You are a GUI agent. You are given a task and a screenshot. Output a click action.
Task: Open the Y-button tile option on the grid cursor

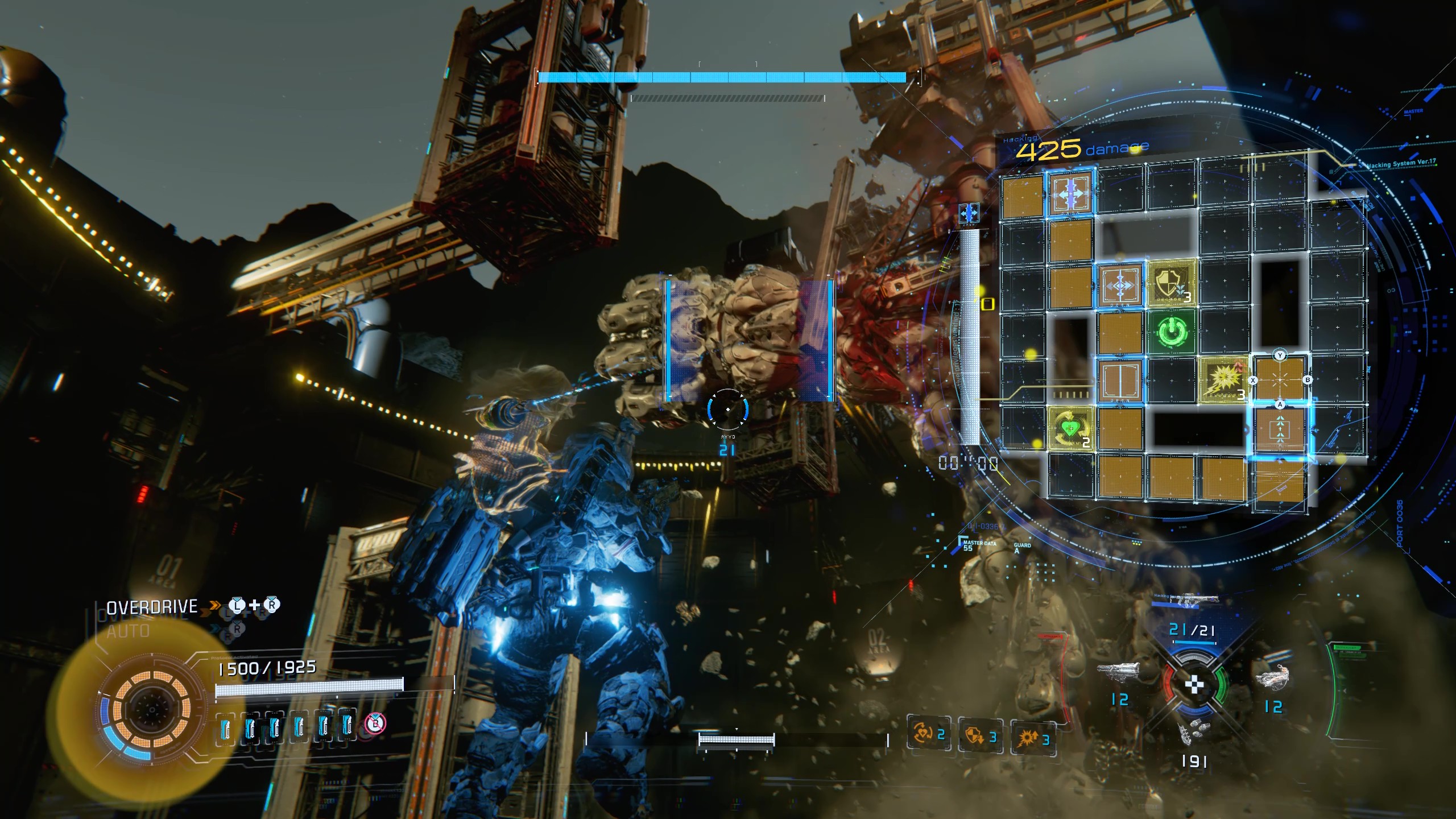coord(1280,354)
